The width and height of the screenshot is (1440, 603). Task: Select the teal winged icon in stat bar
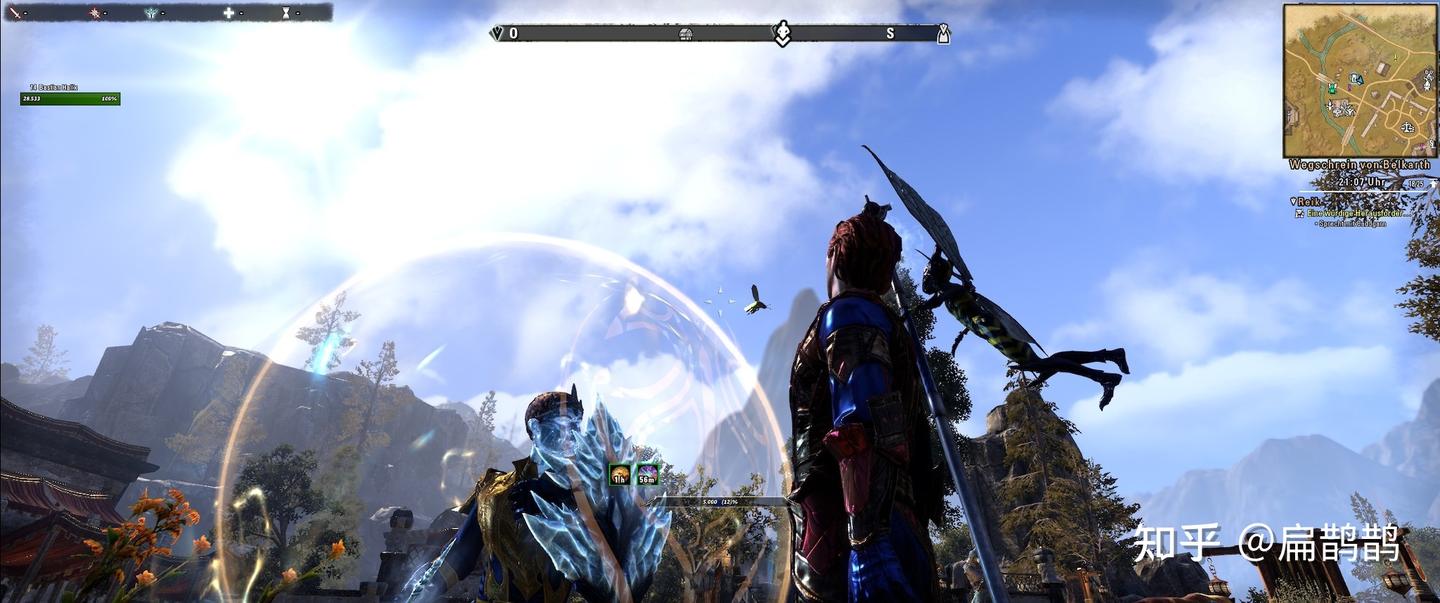(x=151, y=13)
